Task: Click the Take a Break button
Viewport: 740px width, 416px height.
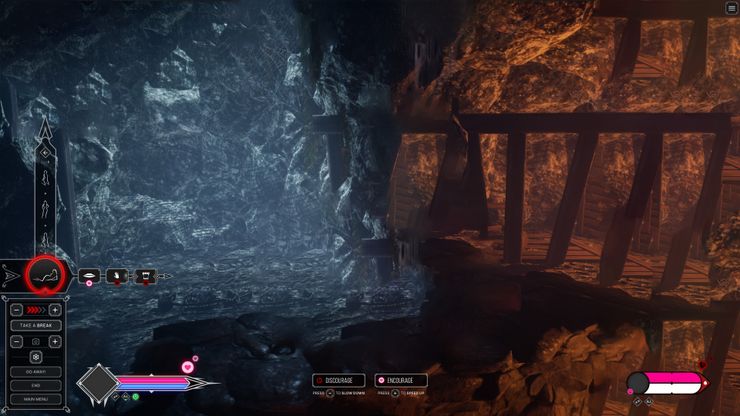Action: (36, 326)
